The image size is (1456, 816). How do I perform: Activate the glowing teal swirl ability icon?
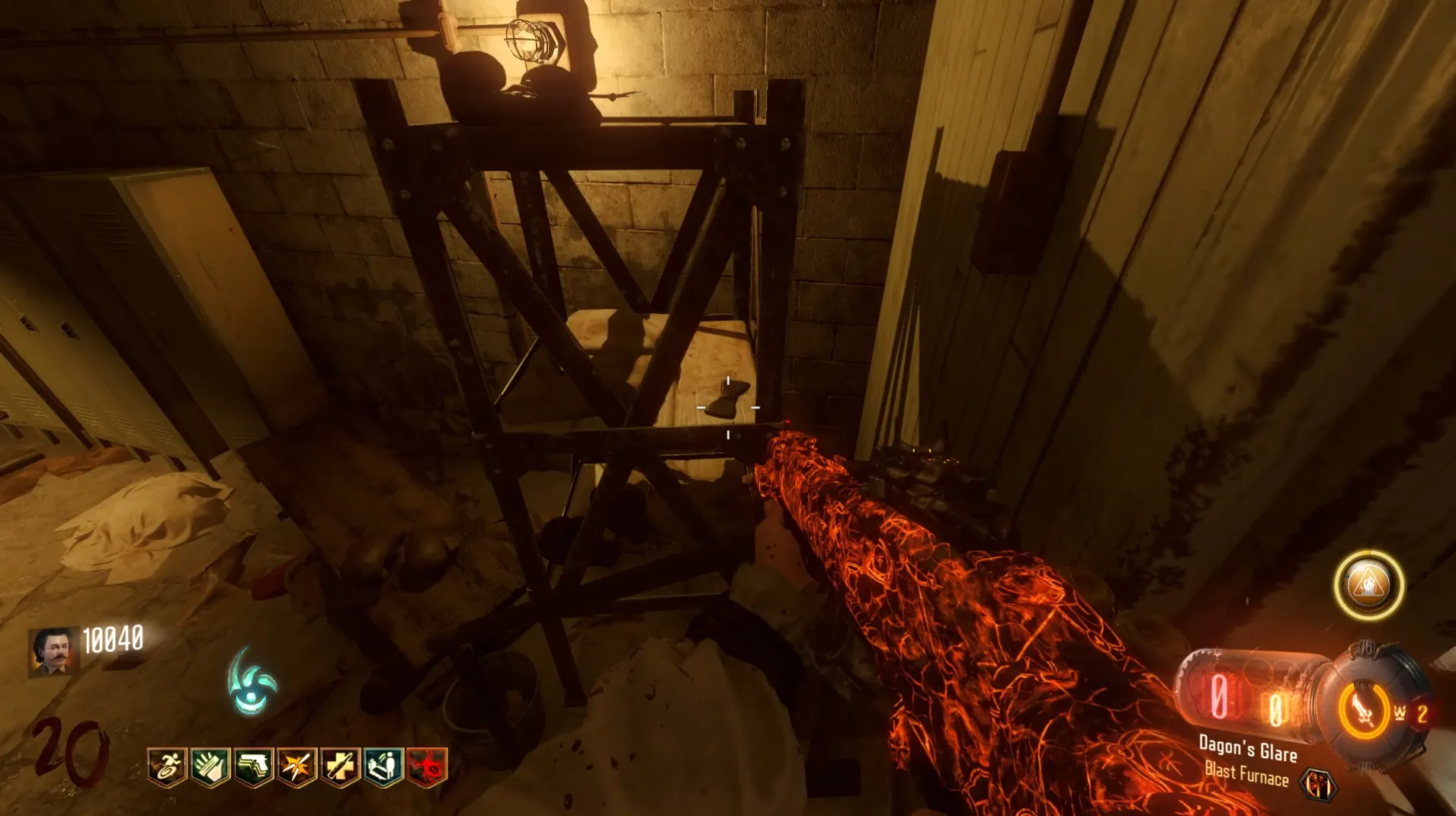click(x=252, y=682)
